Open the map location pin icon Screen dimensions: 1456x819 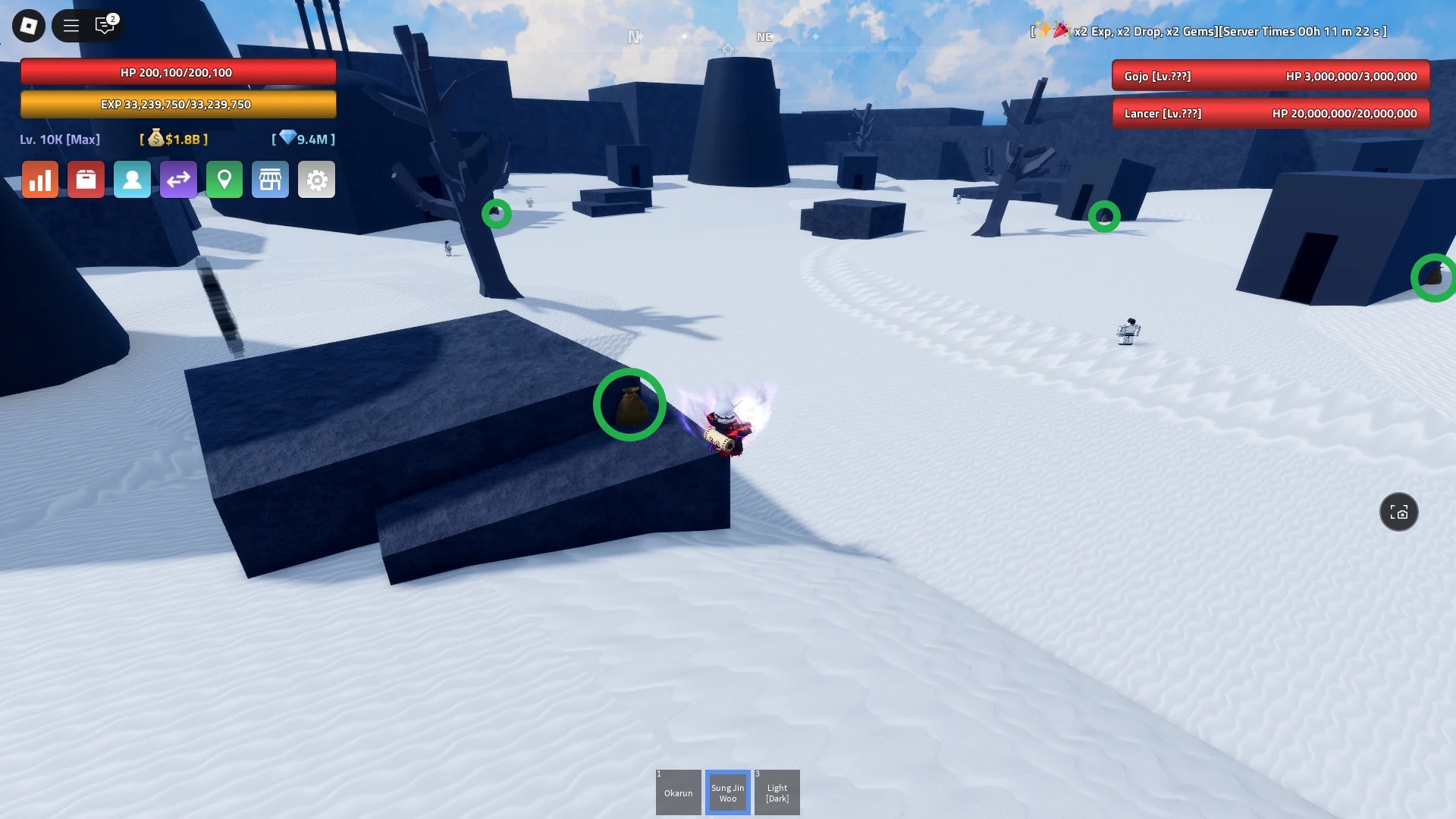(224, 180)
